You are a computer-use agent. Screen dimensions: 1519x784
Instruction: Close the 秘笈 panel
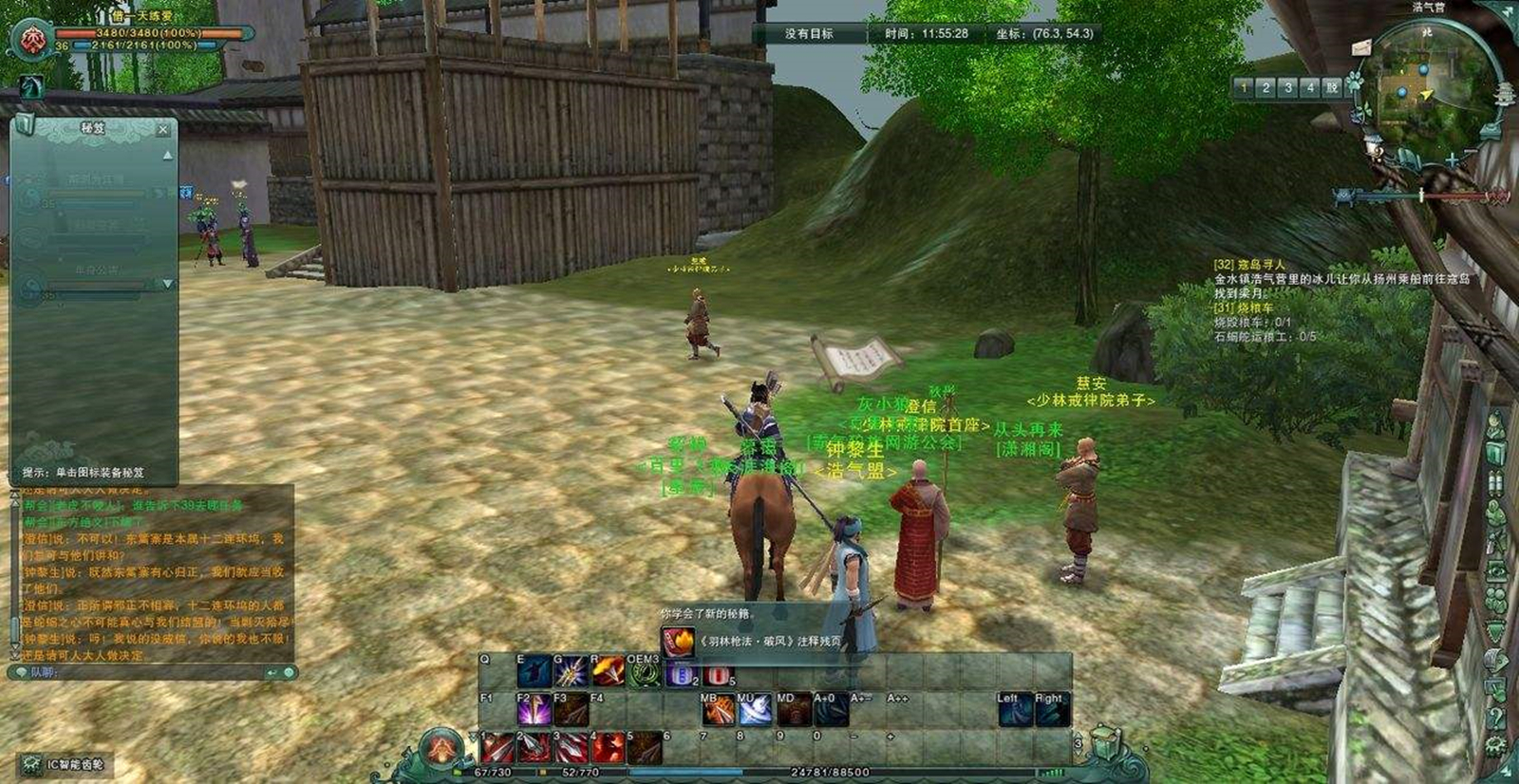[163, 129]
